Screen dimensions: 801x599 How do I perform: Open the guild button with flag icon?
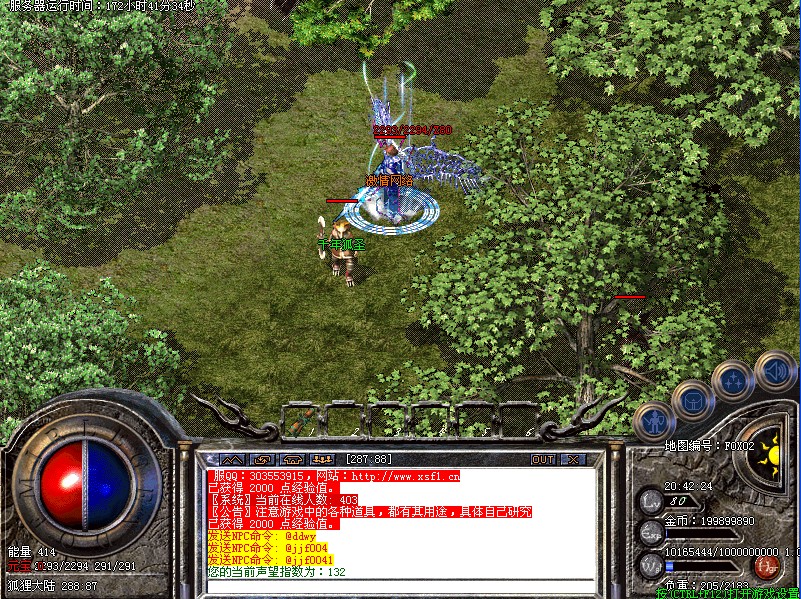point(290,460)
